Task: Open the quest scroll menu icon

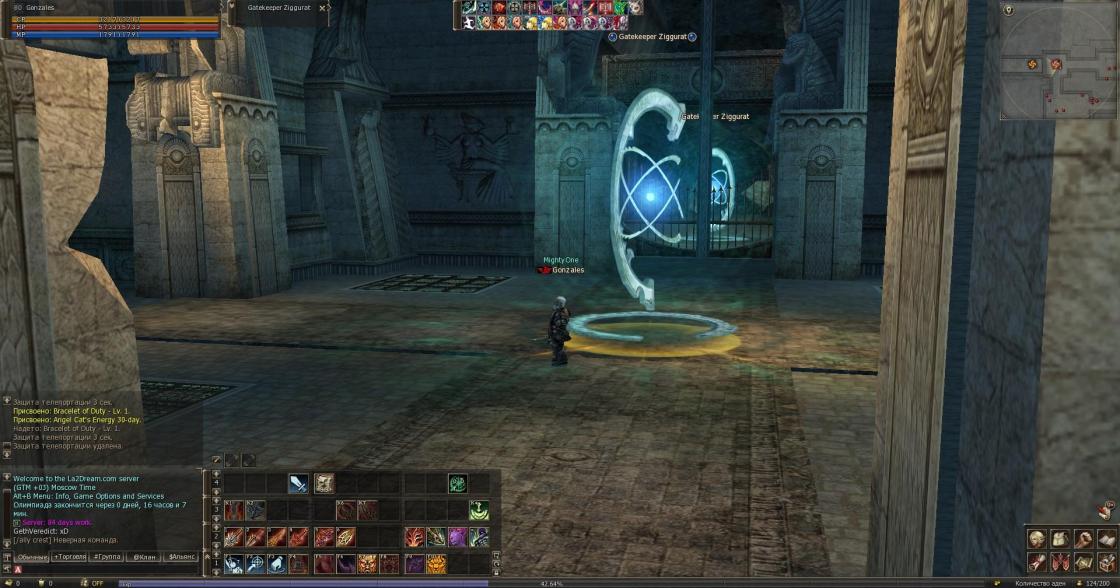Action: pos(1036,562)
